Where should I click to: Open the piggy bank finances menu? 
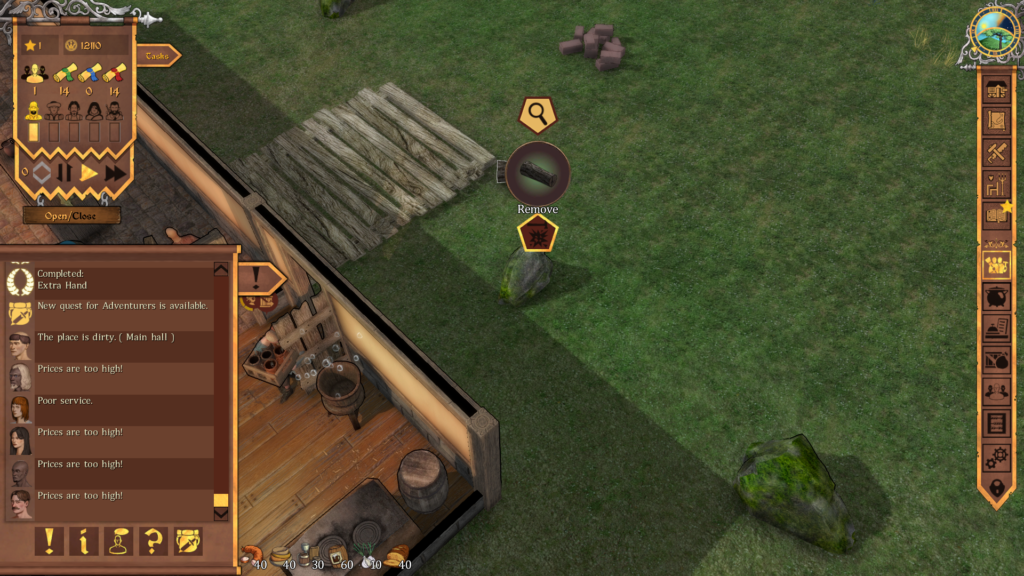point(996,297)
